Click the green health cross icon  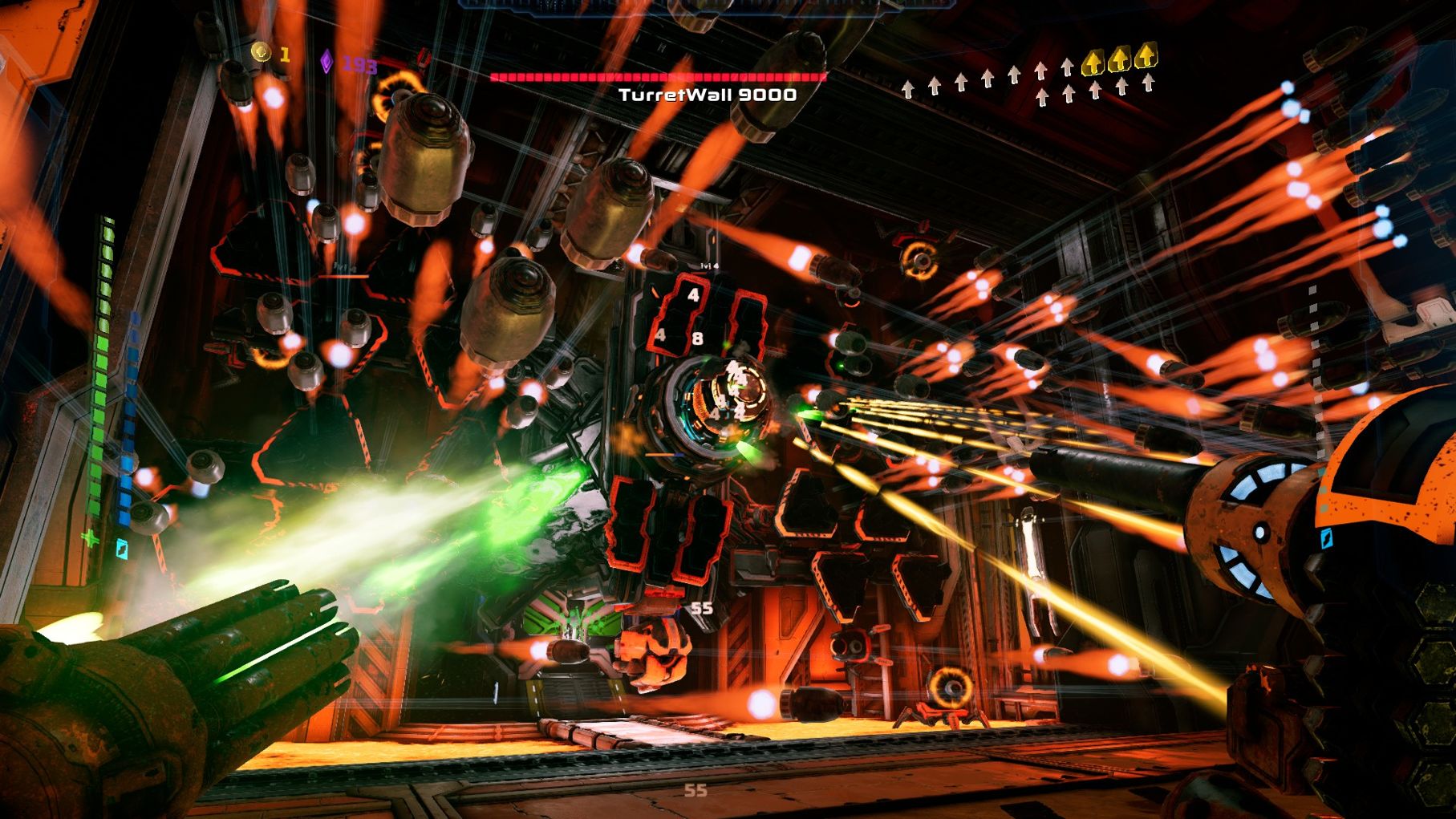(91, 538)
